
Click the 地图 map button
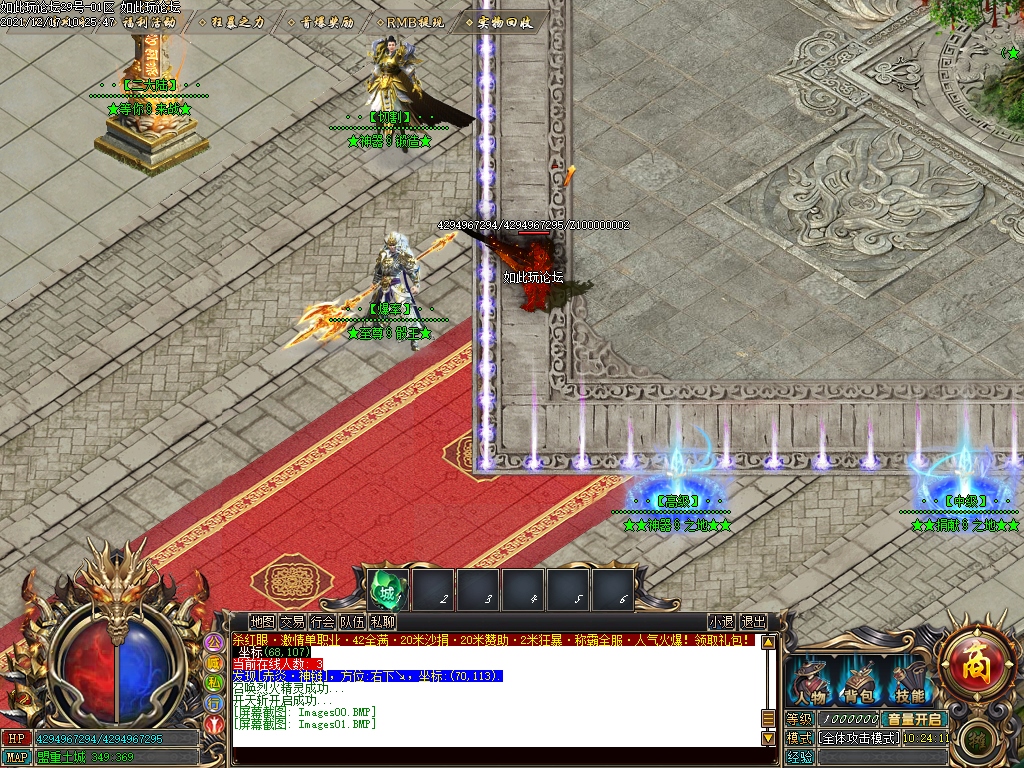tap(262, 622)
